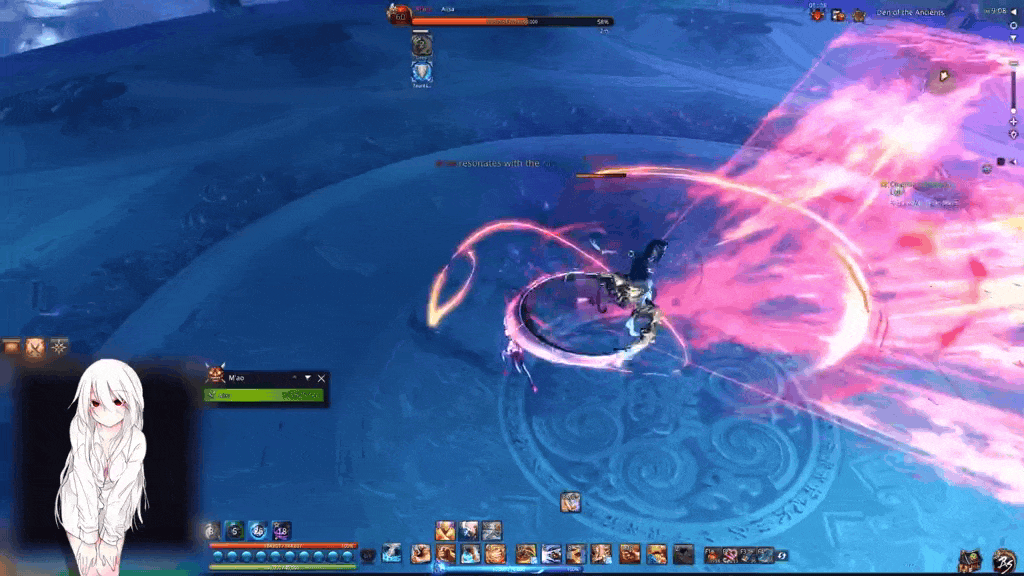Click the minimap zoom-out minus button

pos(1013,63)
